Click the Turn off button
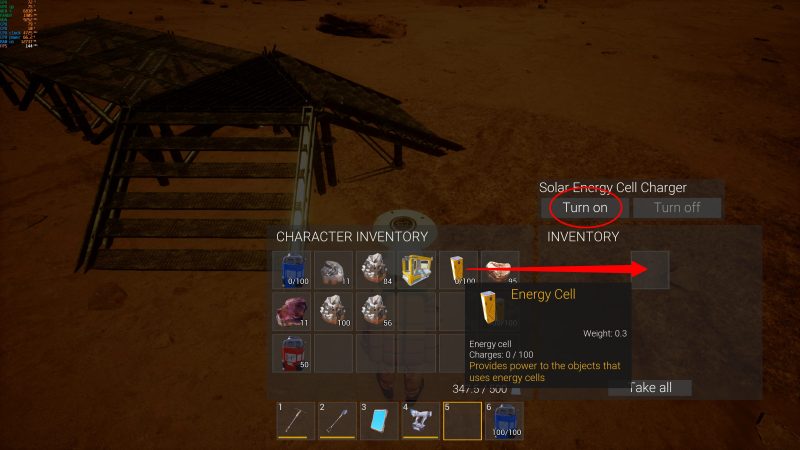 pos(677,207)
